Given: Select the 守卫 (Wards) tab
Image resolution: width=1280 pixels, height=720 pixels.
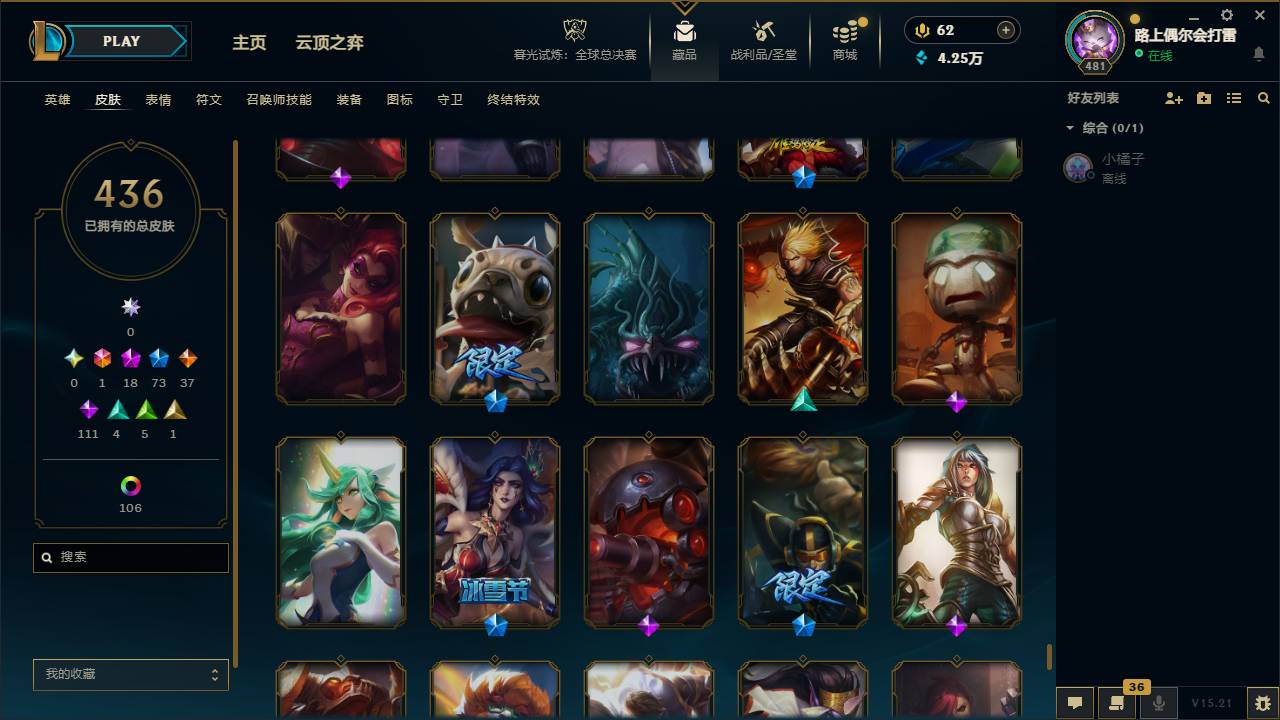Looking at the screenshot, I should point(449,100).
